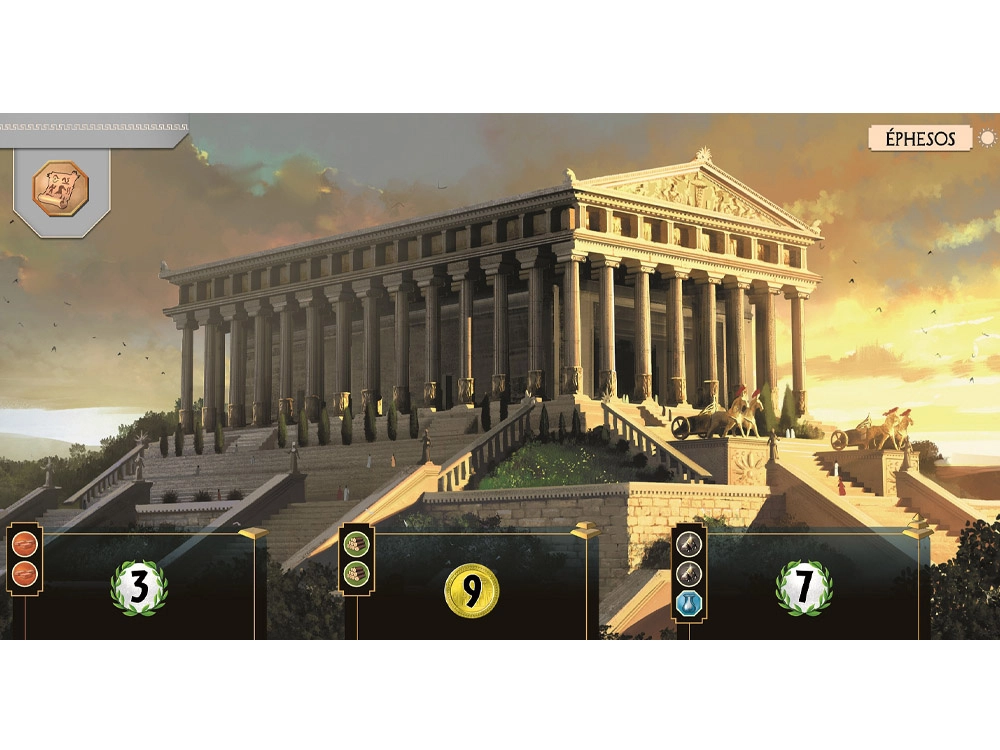Choose the 9 coins wonder stage
The image size is (1000, 750).
click(x=471, y=590)
